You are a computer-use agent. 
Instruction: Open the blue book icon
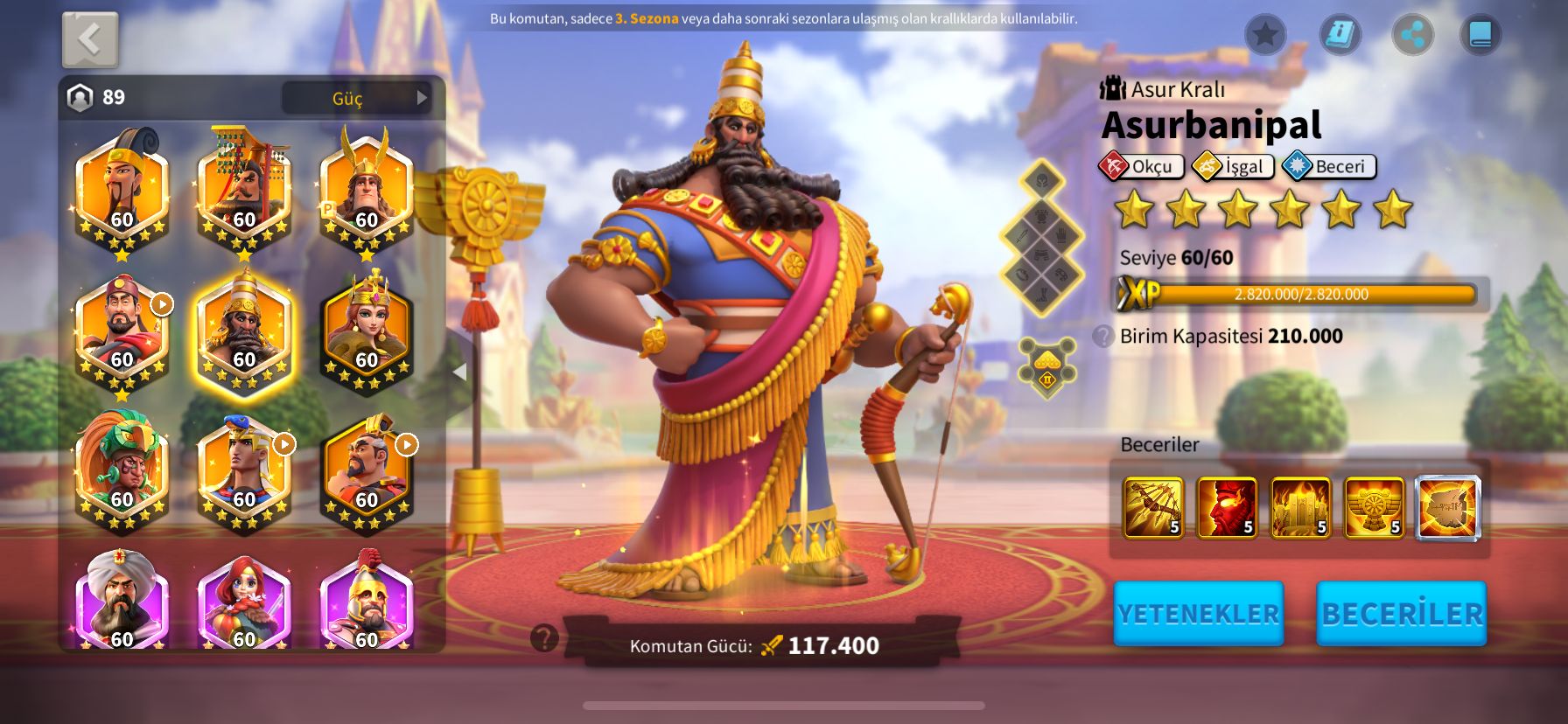click(x=1480, y=35)
